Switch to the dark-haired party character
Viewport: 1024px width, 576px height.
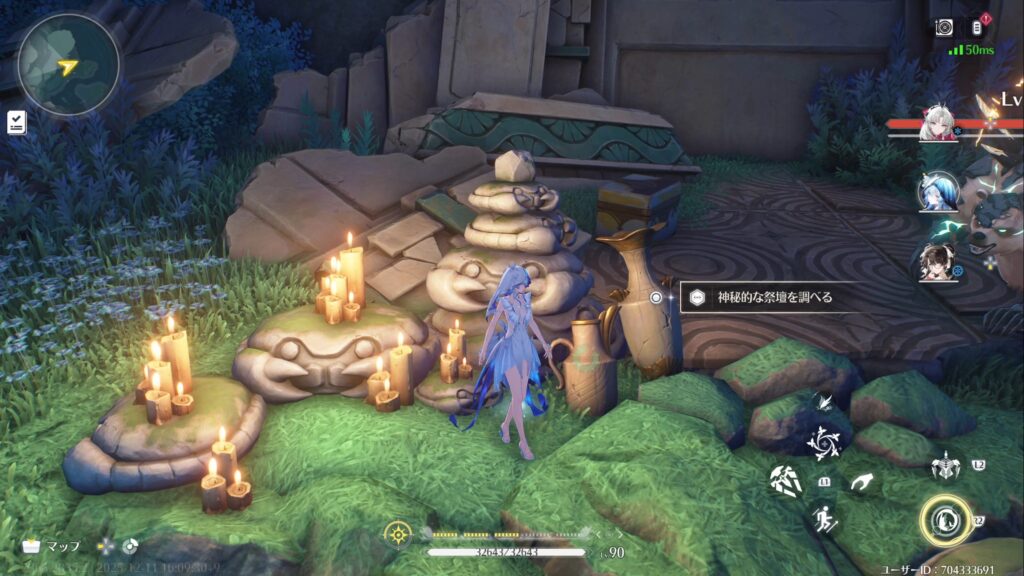coord(938,261)
